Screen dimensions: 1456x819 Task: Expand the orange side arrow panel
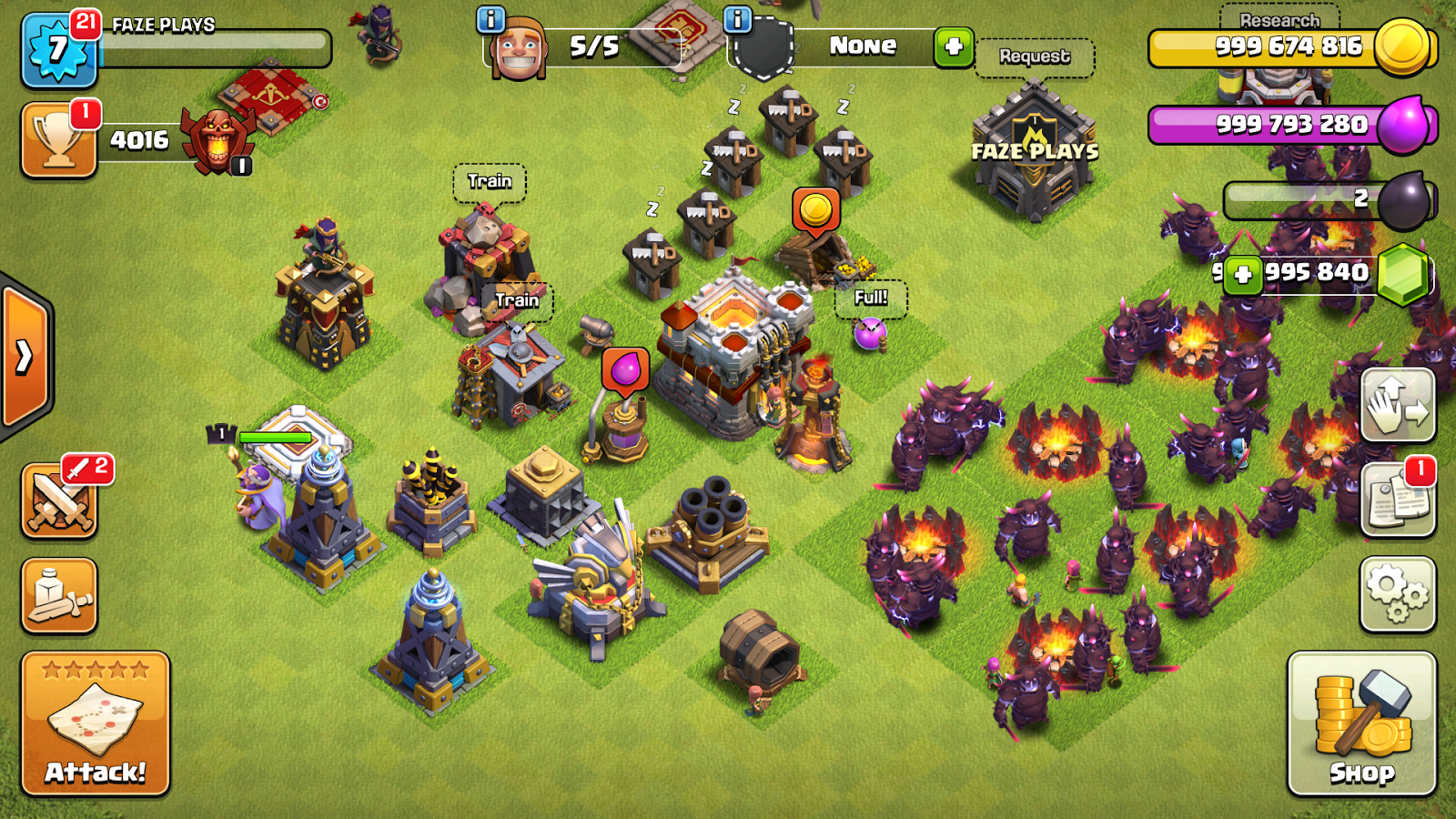click(x=25, y=357)
